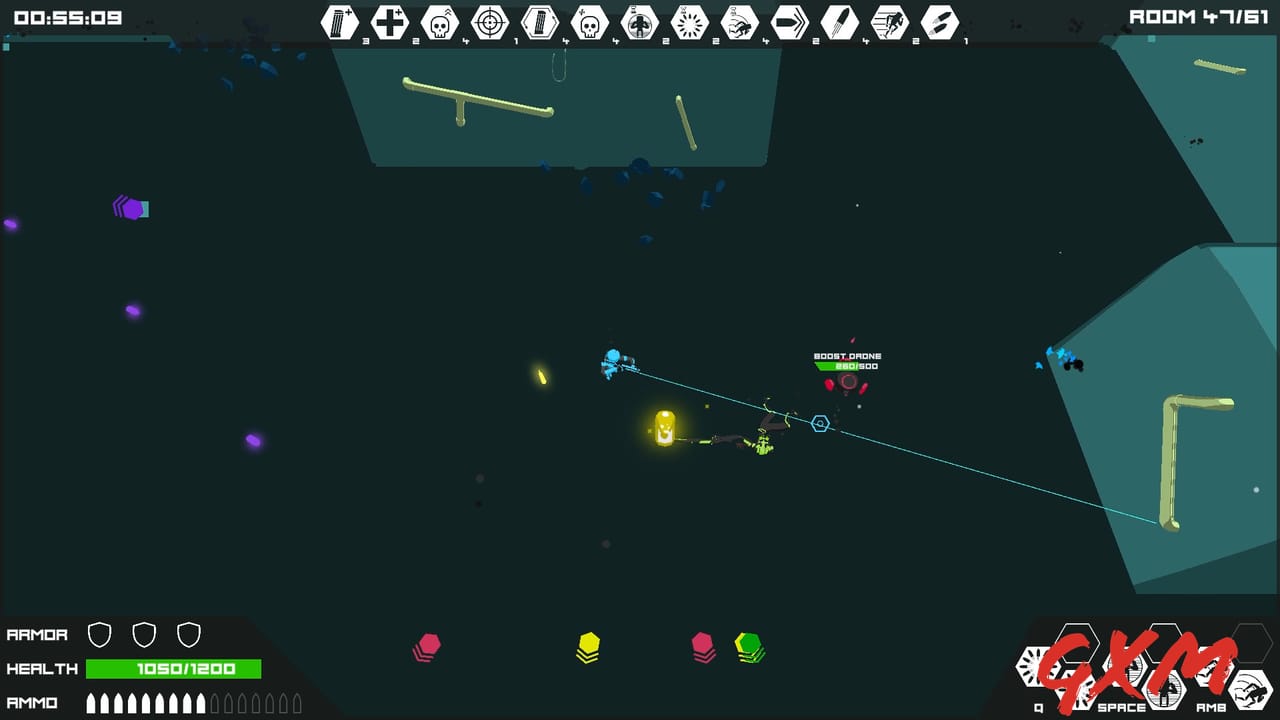Click the cyan hexagon targeting reticle

pyautogui.click(x=820, y=423)
